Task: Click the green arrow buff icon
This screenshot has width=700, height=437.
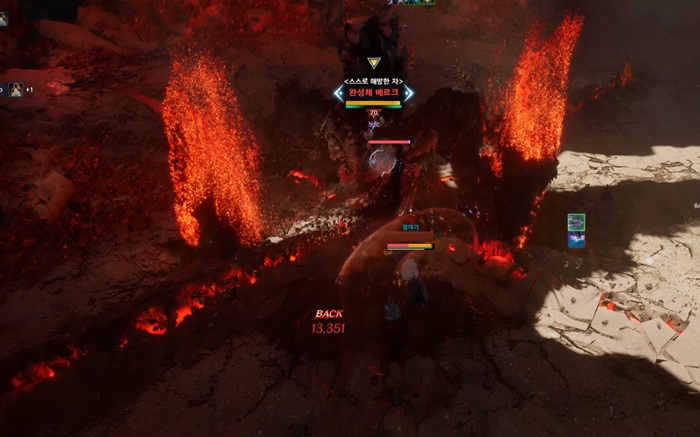Action: click(x=576, y=221)
